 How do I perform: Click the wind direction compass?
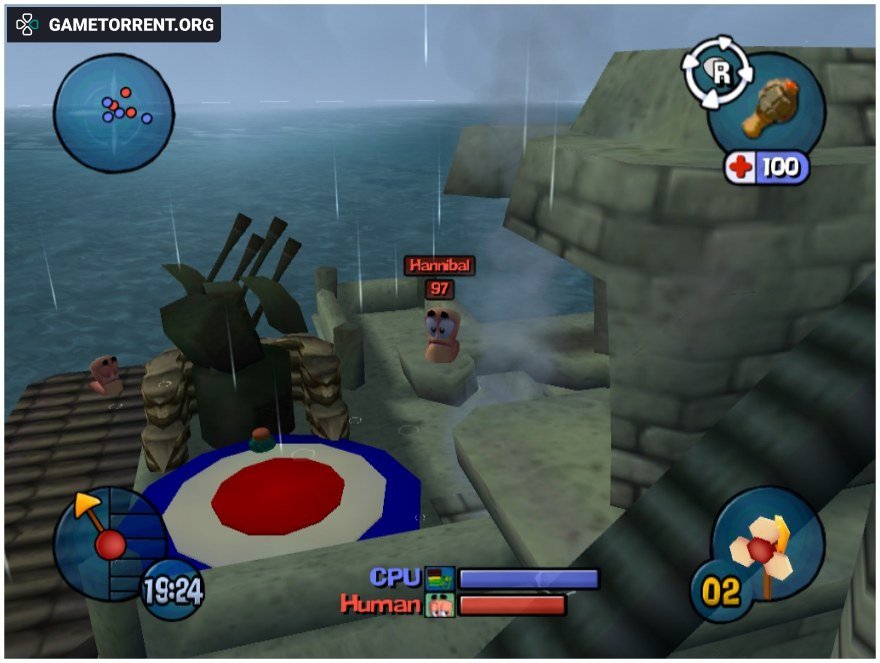point(104,540)
